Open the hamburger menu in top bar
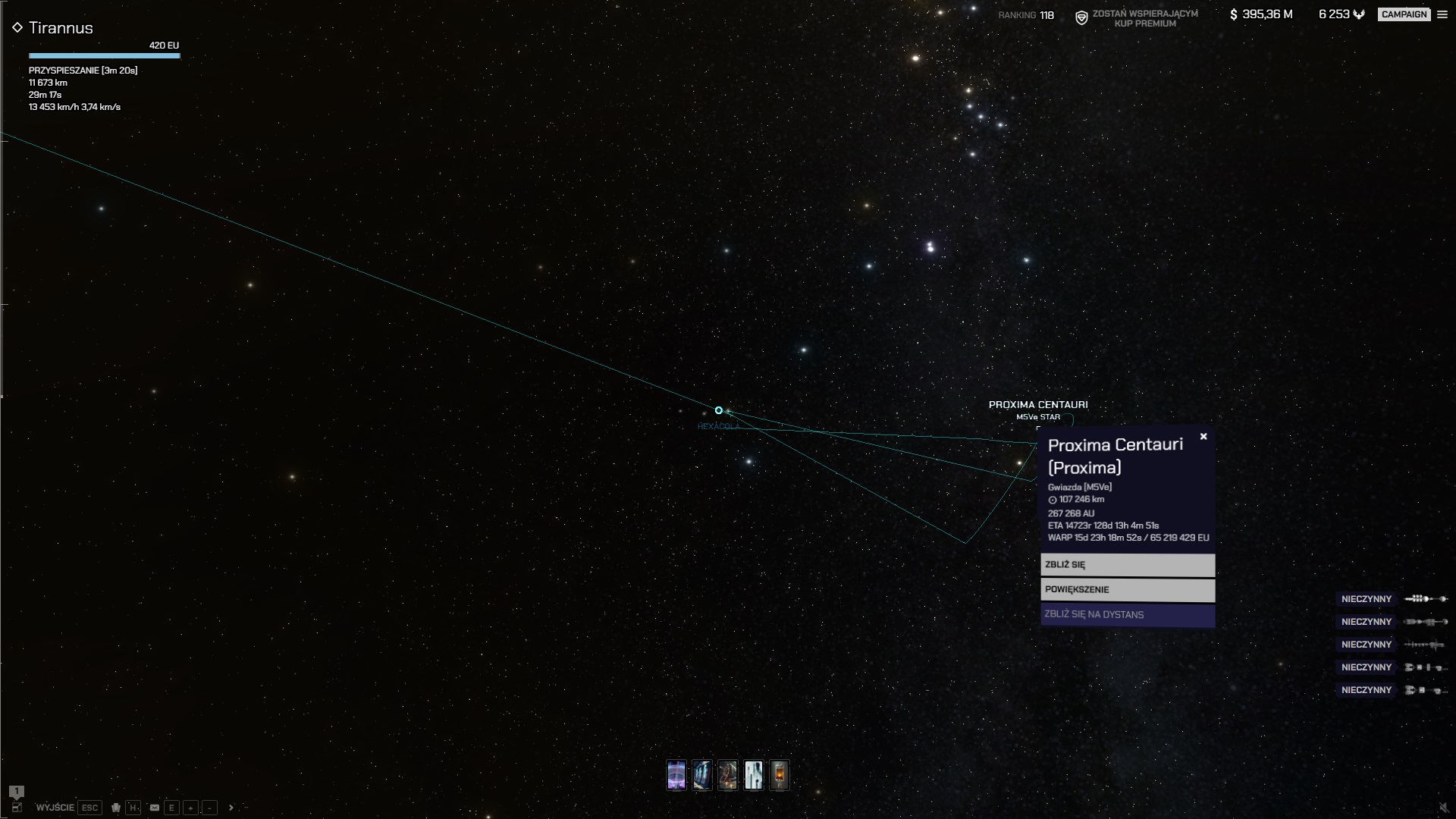This screenshot has height=819, width=1456. pos(1442,14)
